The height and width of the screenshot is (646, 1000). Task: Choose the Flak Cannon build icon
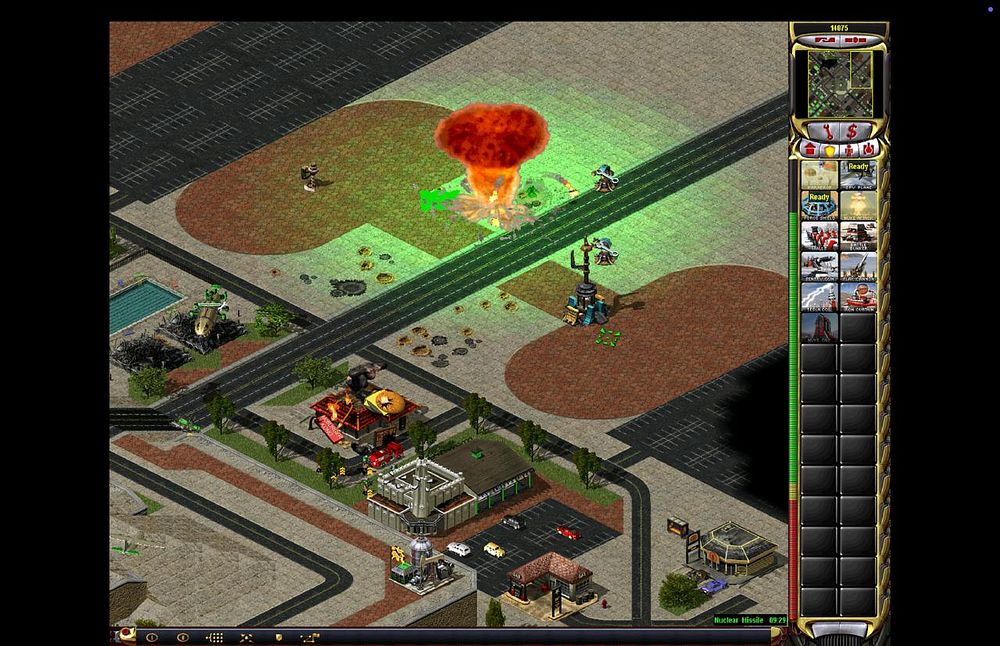859,266
